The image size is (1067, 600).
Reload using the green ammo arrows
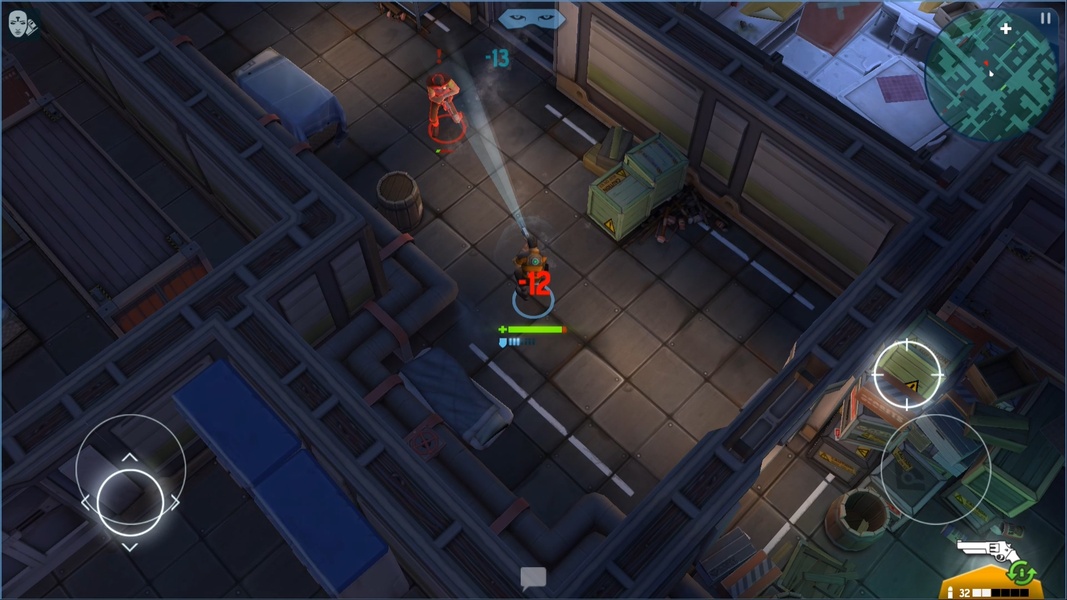[1022, 573]
